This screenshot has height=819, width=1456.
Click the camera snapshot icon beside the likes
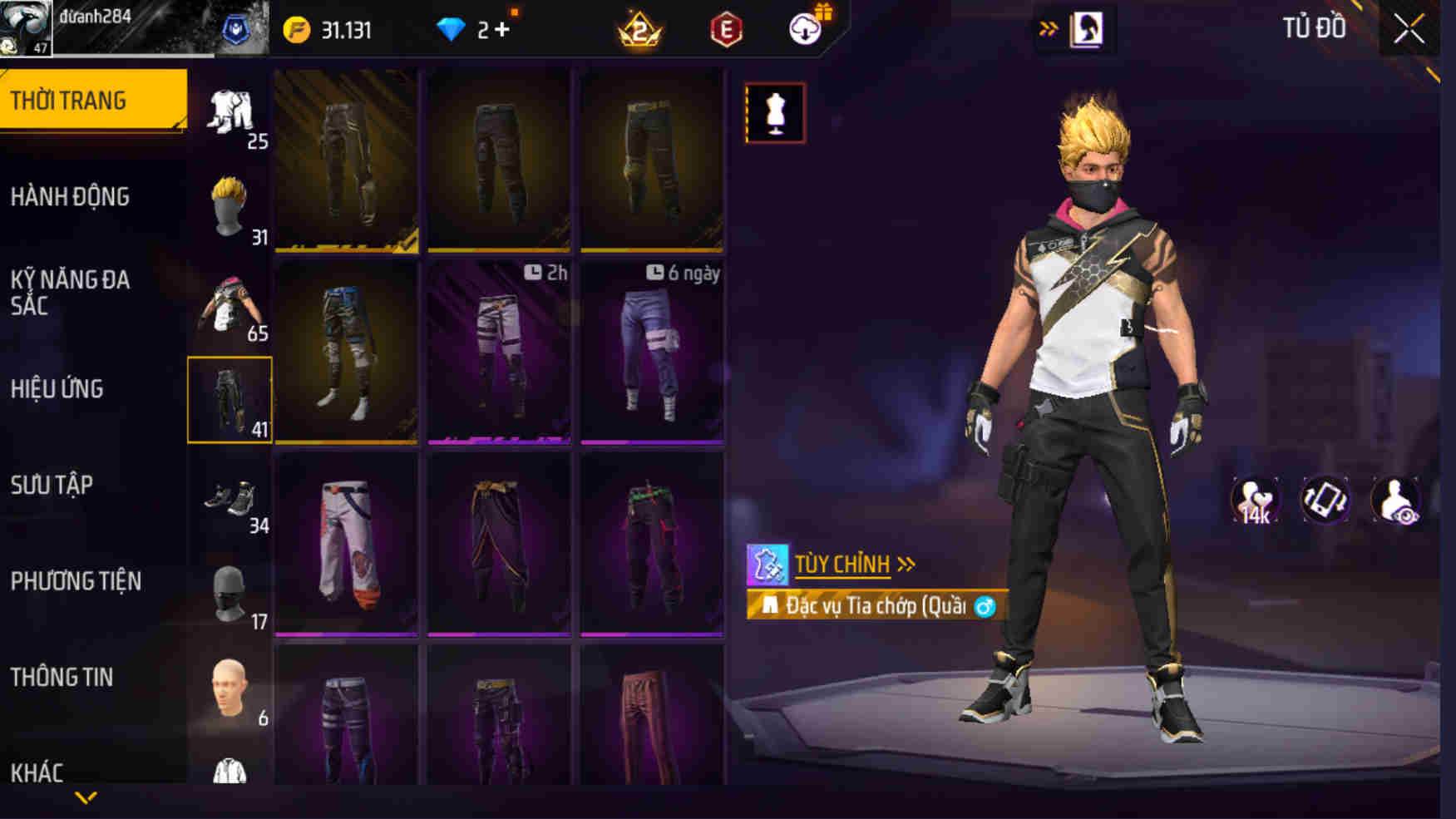[x=1327, y=500]
